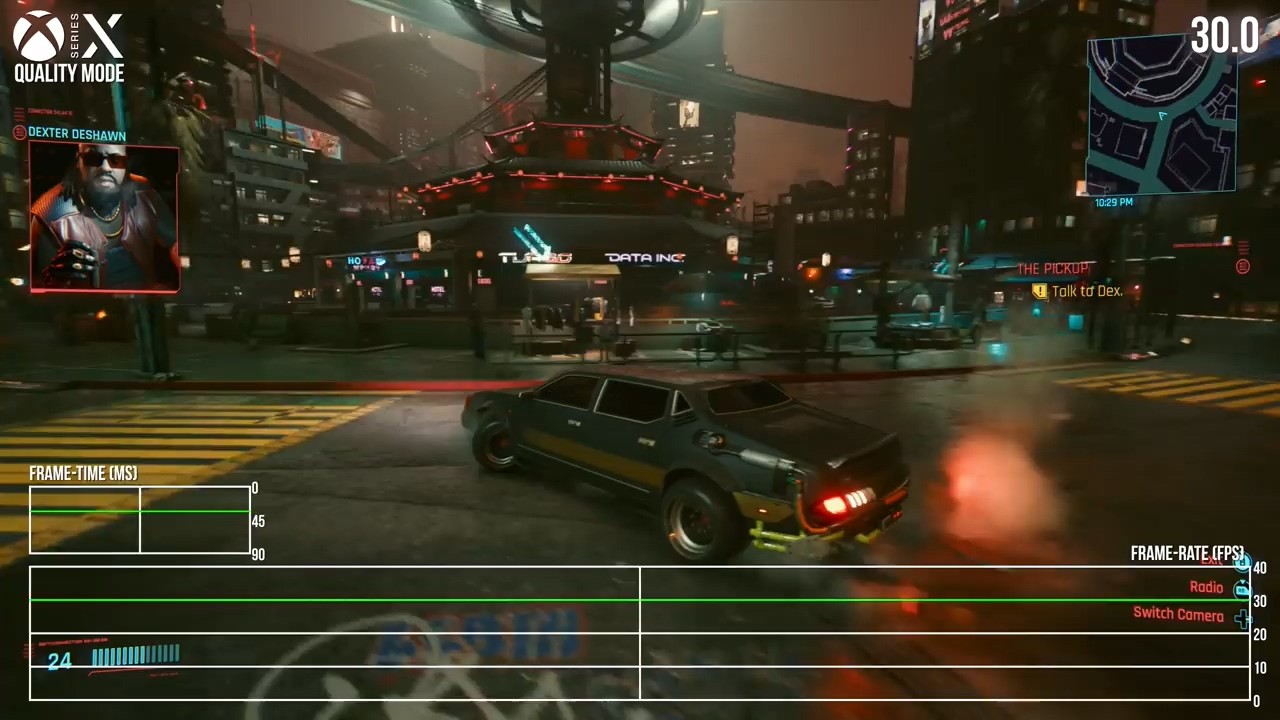Select Dexter DeShawn's call portrait
The width and height of the screenshot is (1280, 720).
(x=104, y=216)
